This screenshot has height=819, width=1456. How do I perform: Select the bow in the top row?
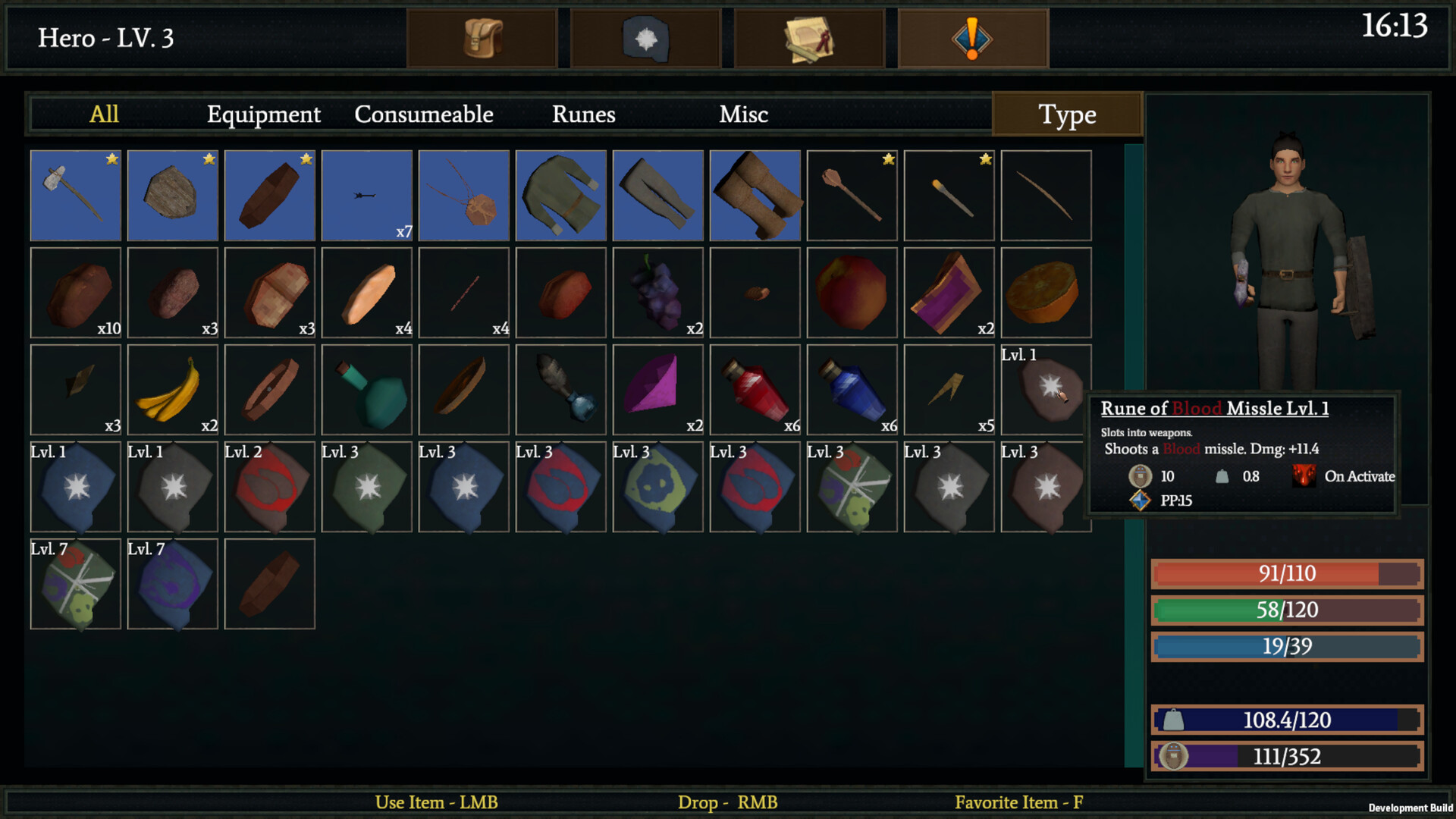pyautogui.click(x=1046, y=195)
